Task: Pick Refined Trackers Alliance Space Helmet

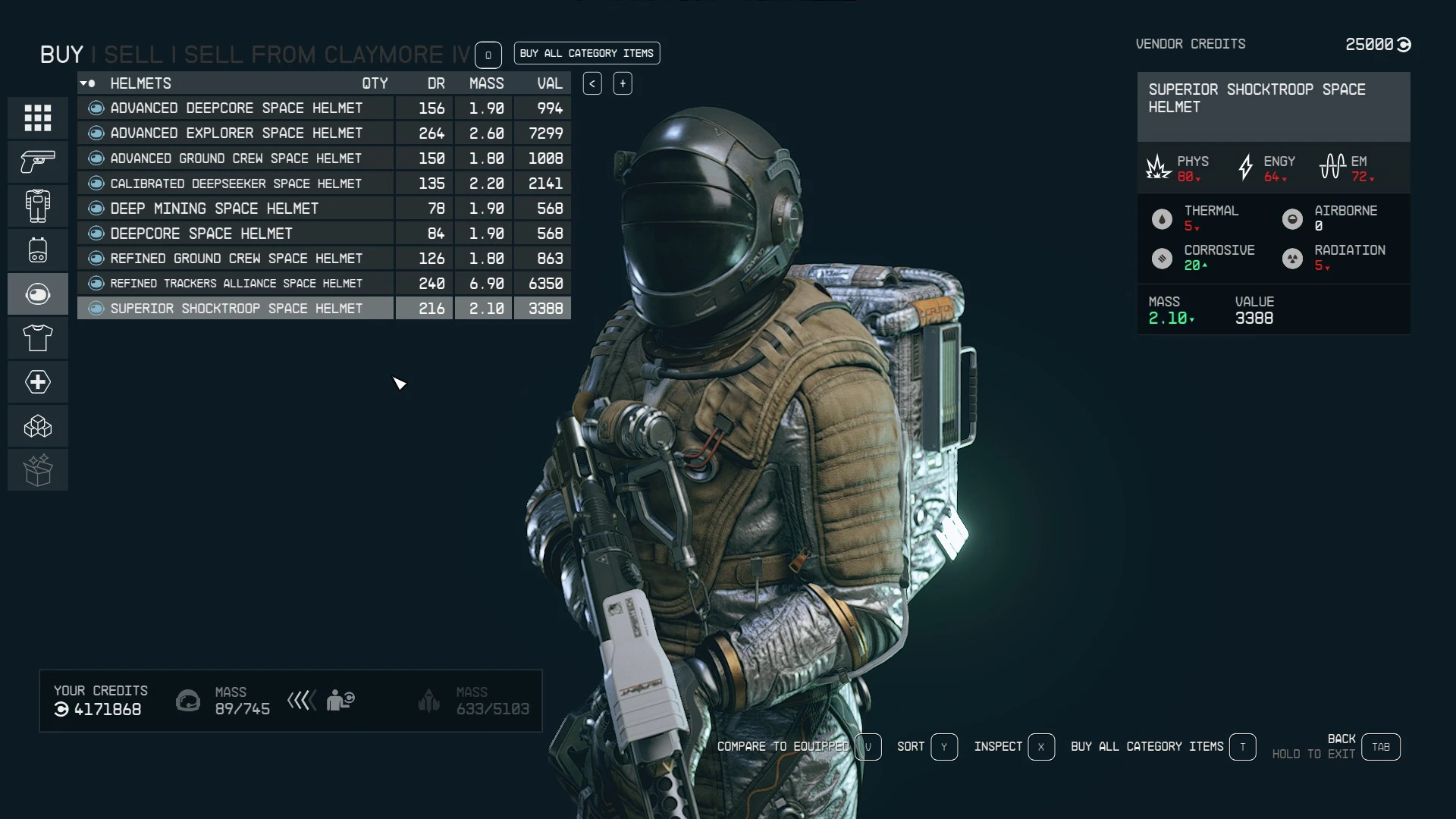Action: [x=236, y=284]
